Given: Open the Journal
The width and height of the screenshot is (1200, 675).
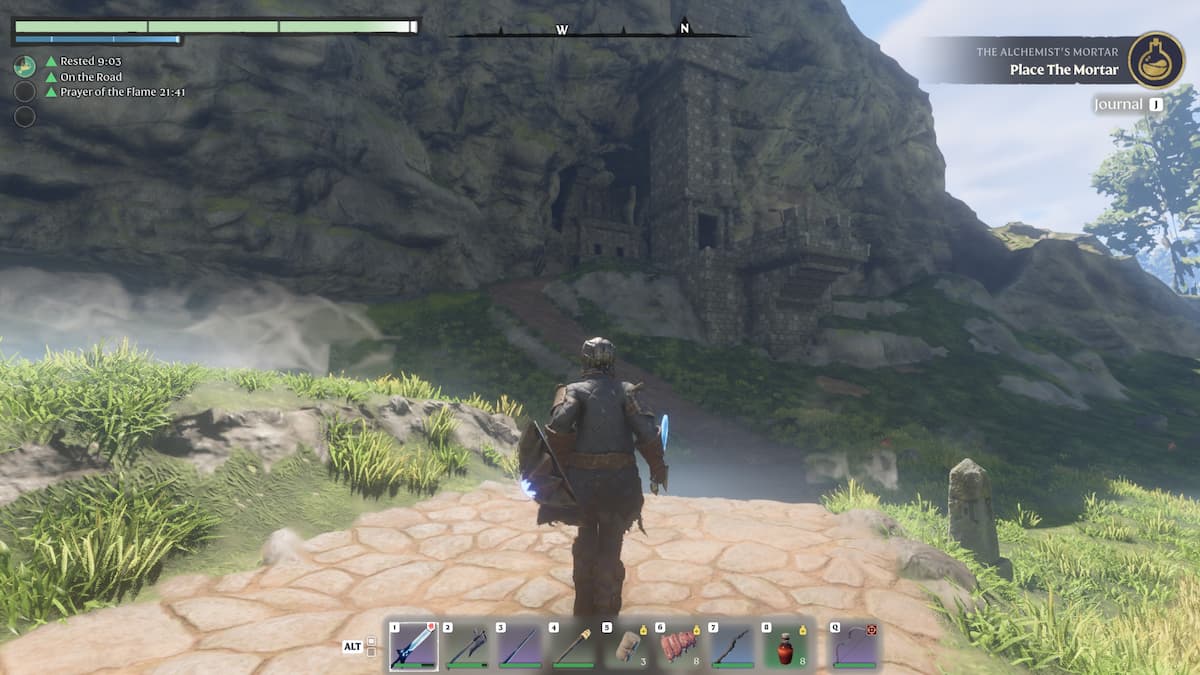Looking at the screenshot, I should pos(1127,104).
